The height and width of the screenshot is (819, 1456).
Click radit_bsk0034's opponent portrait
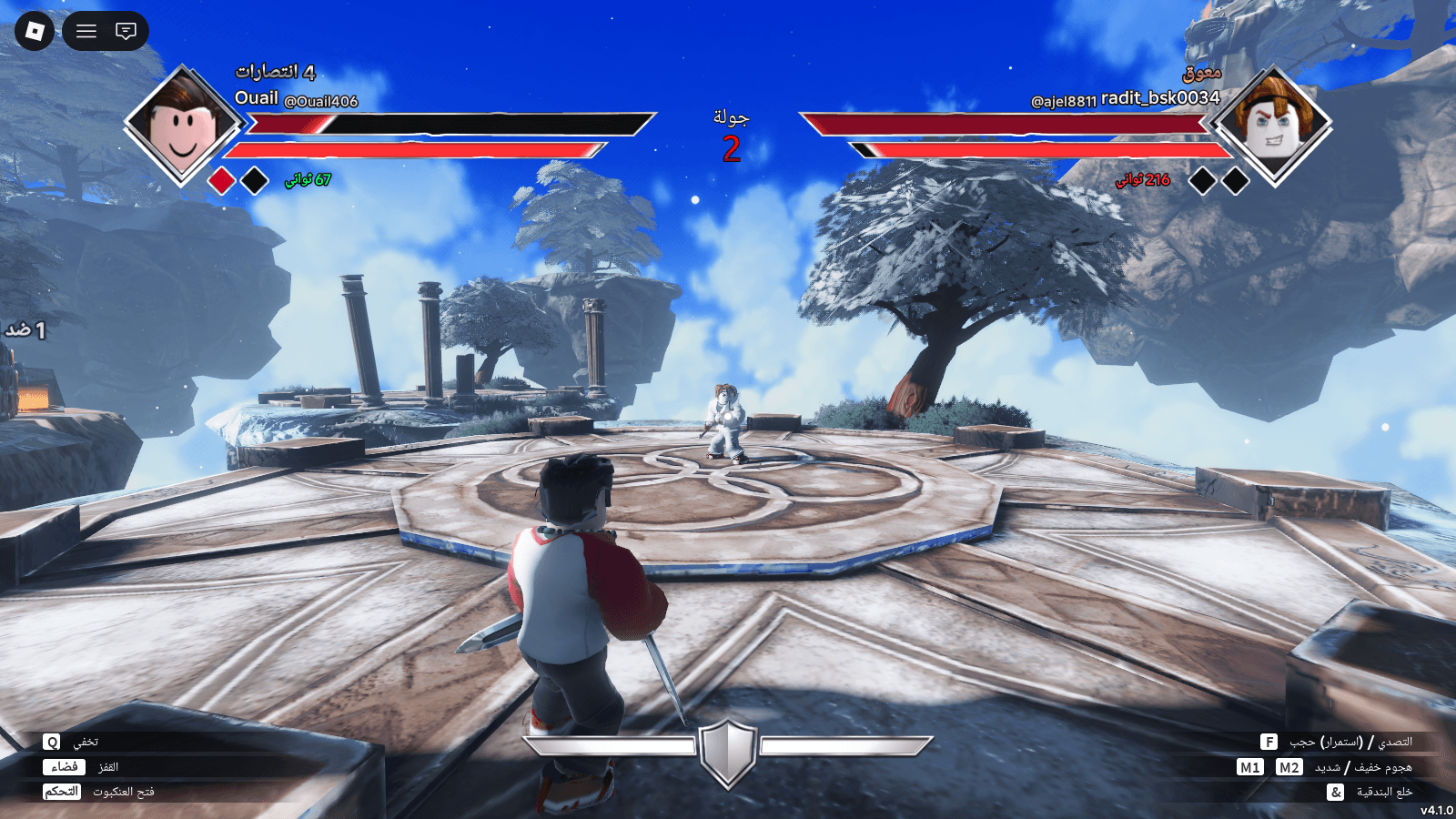coord(1274,126)
